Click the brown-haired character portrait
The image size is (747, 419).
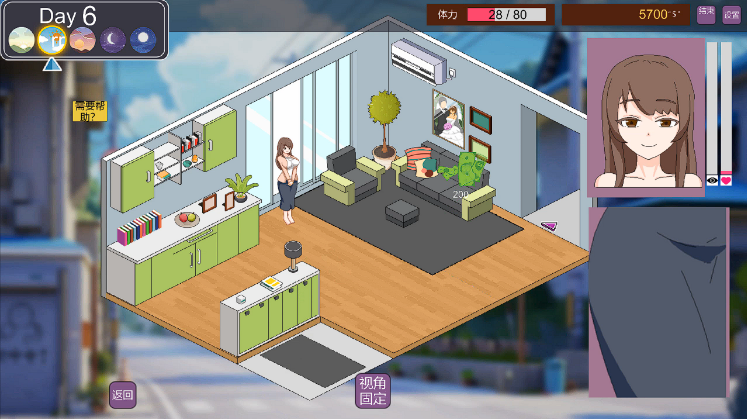pyautogui.click(x=645, y=116)
